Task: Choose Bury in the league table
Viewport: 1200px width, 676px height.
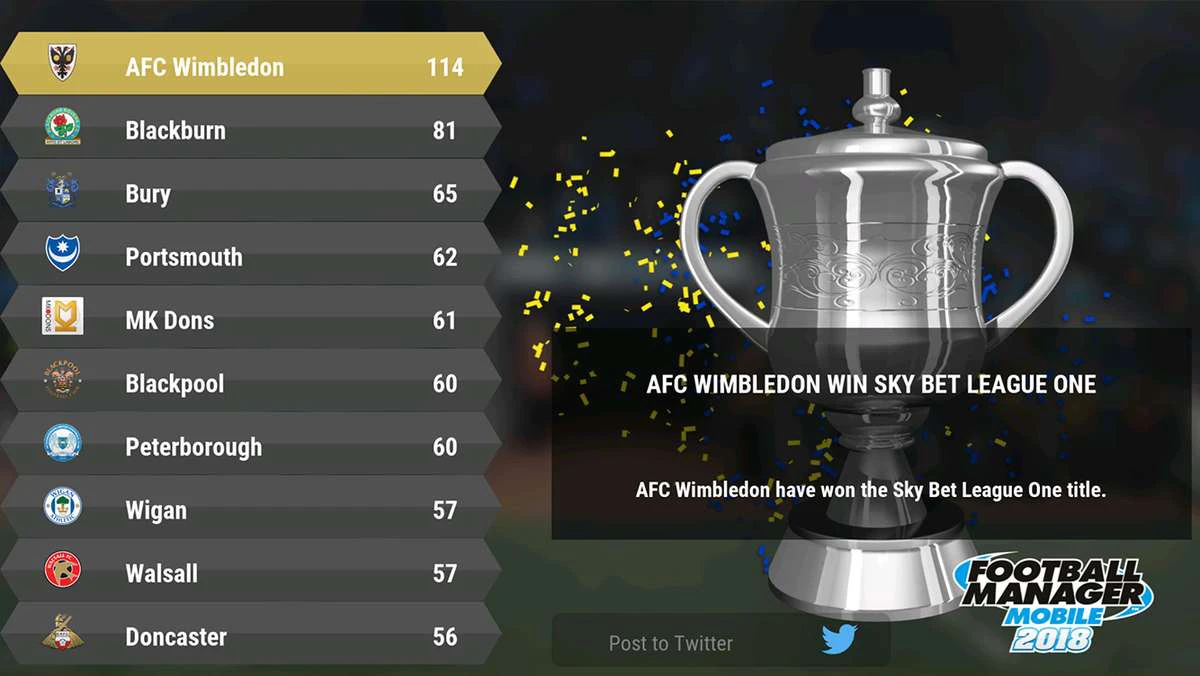Action: [x=250, y=193]
